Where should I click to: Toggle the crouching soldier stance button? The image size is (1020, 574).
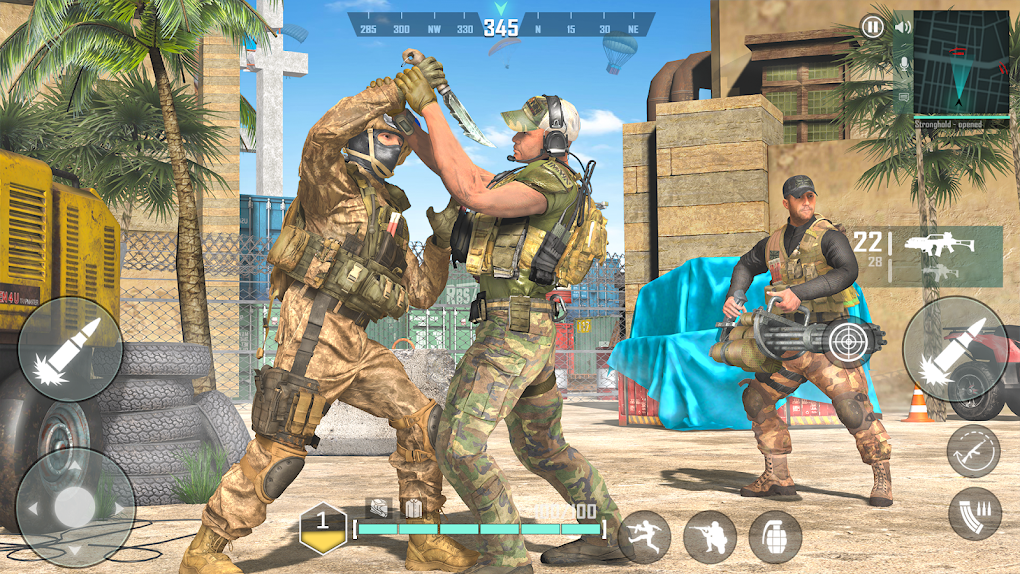coord(710,537)
